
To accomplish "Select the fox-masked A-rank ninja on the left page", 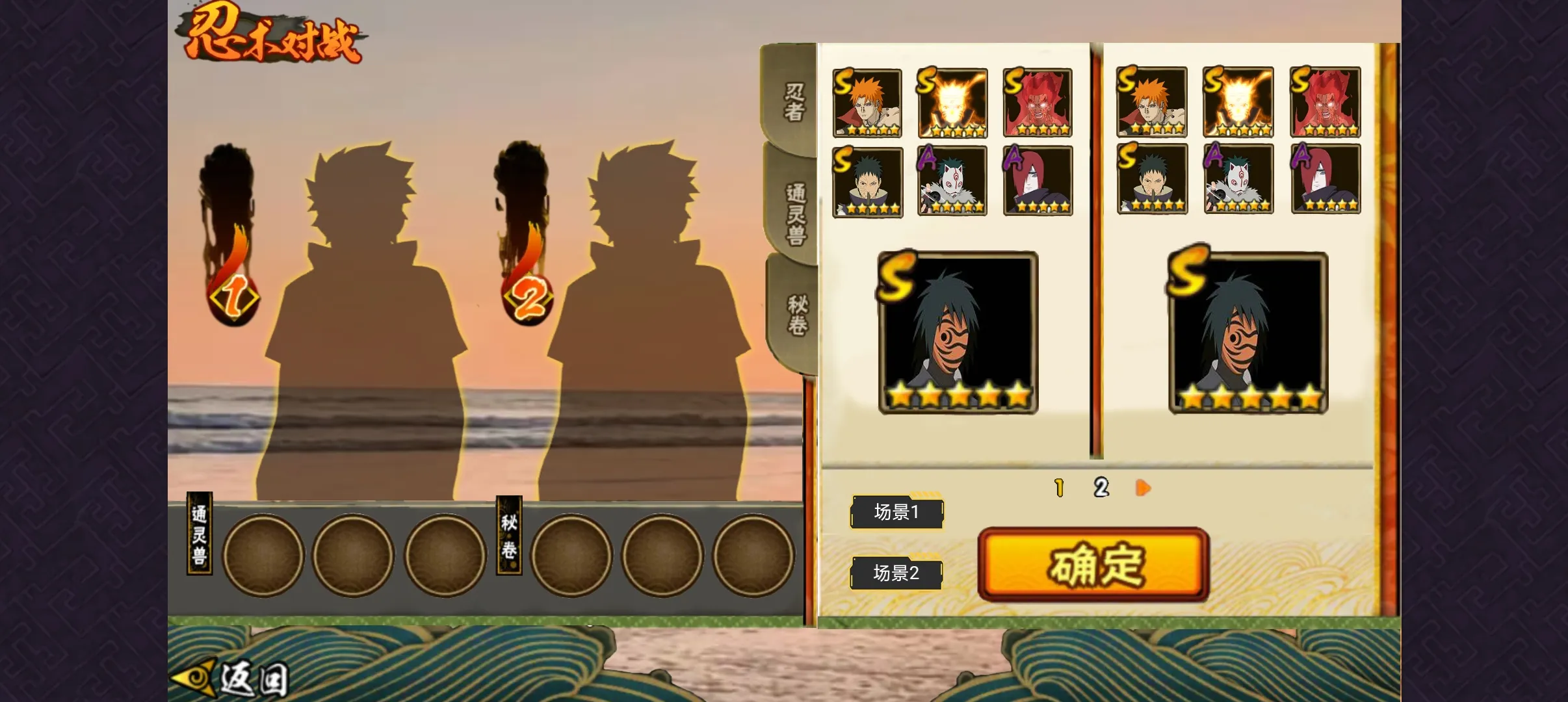I will point(952,181).
